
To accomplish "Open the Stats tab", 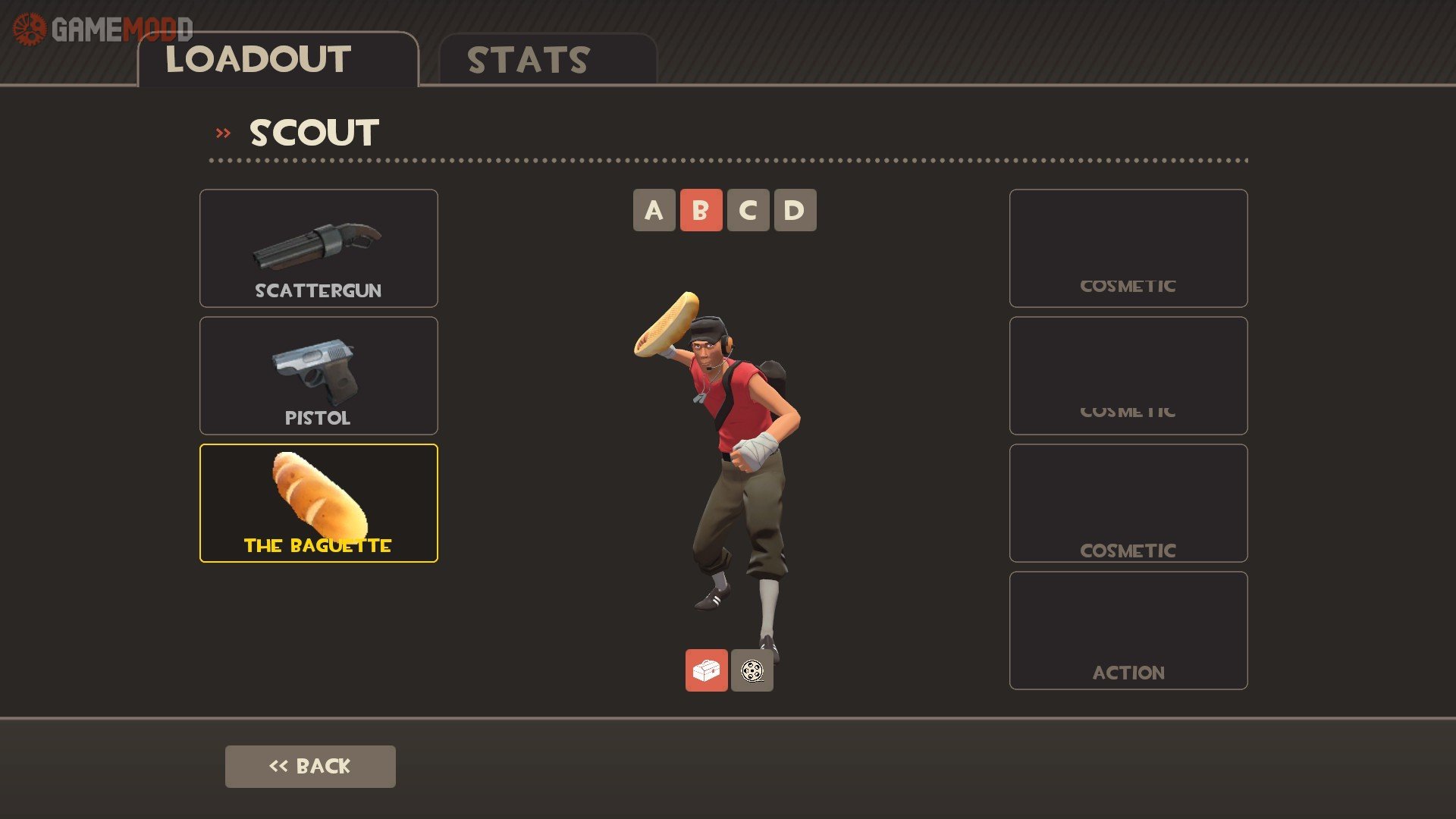I will [547, 60].
